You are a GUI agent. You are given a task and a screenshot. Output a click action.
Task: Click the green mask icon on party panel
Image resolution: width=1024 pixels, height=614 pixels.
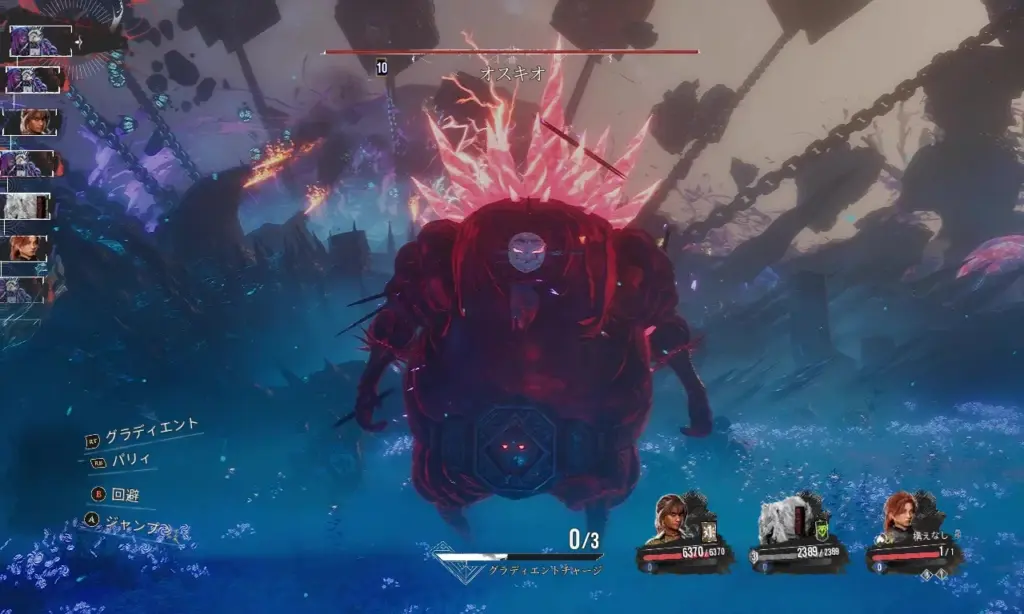pyautogui.click(x=823, y=531)
